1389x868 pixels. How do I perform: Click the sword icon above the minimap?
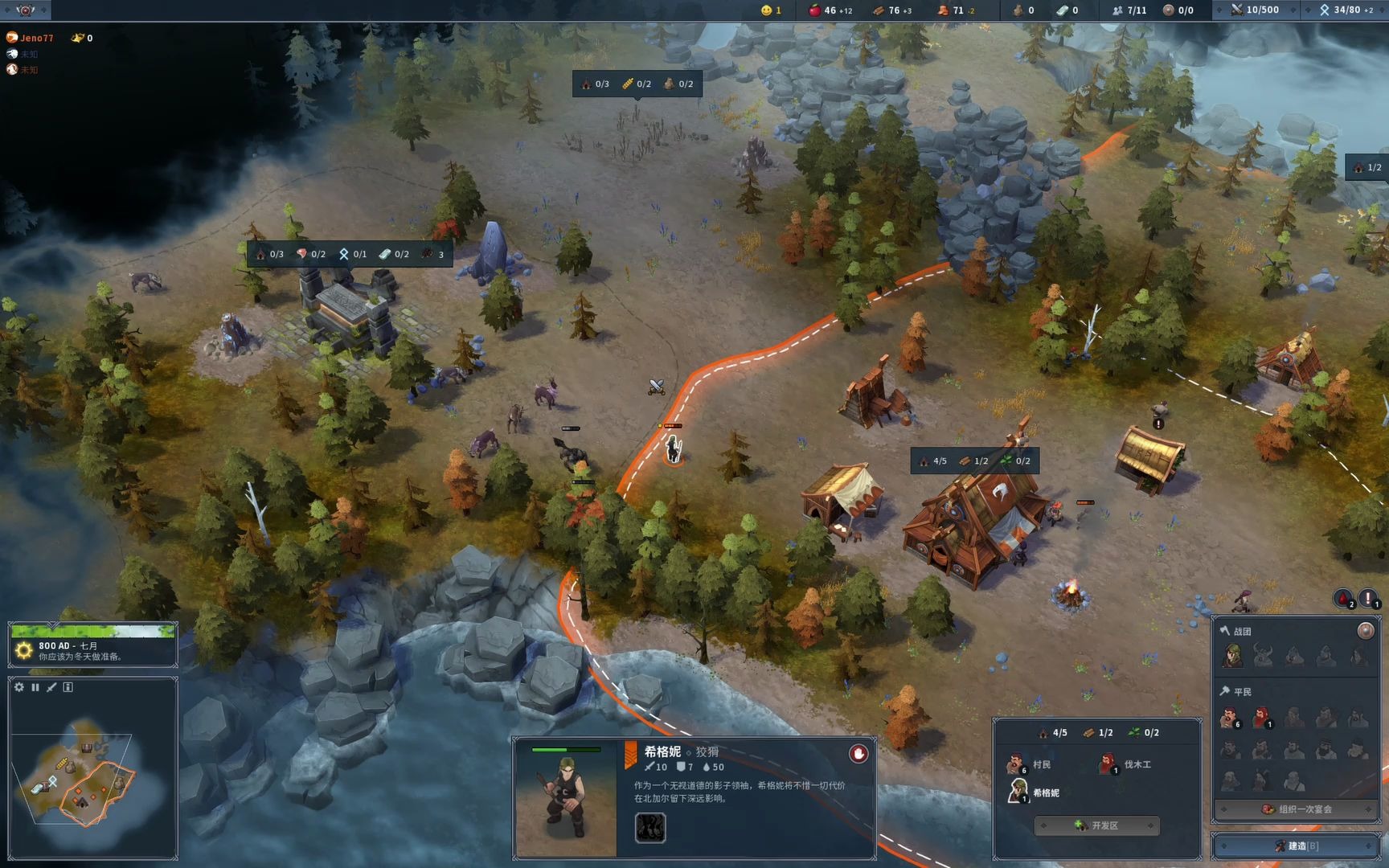(51, 687)
